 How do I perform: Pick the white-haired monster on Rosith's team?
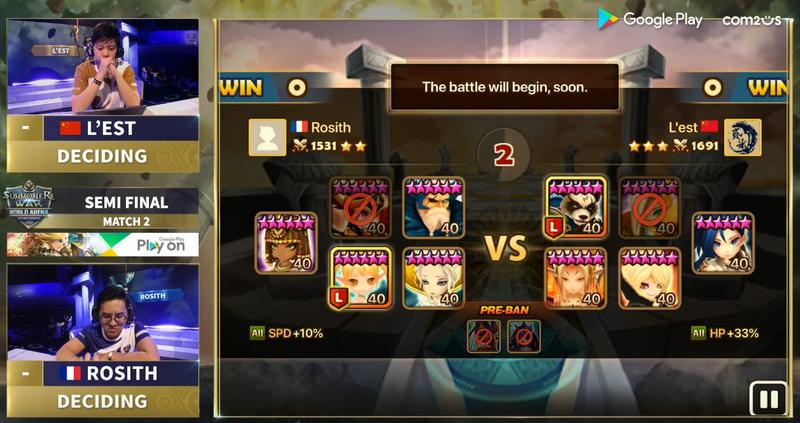coord(434,278)
